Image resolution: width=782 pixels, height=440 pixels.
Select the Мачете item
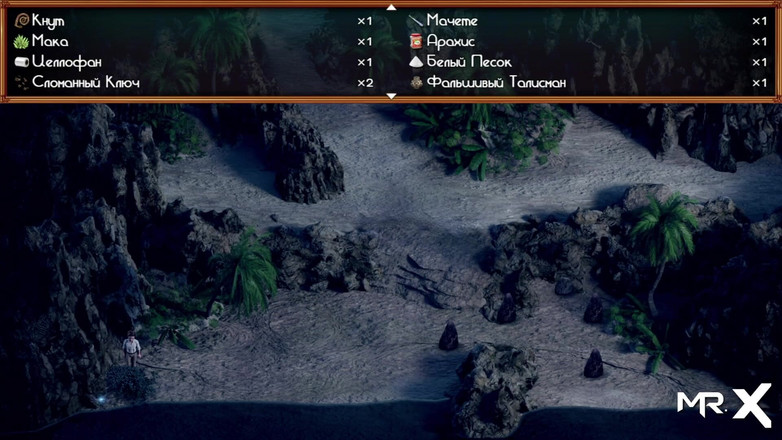pyautogui.click(x=452, y=20)
